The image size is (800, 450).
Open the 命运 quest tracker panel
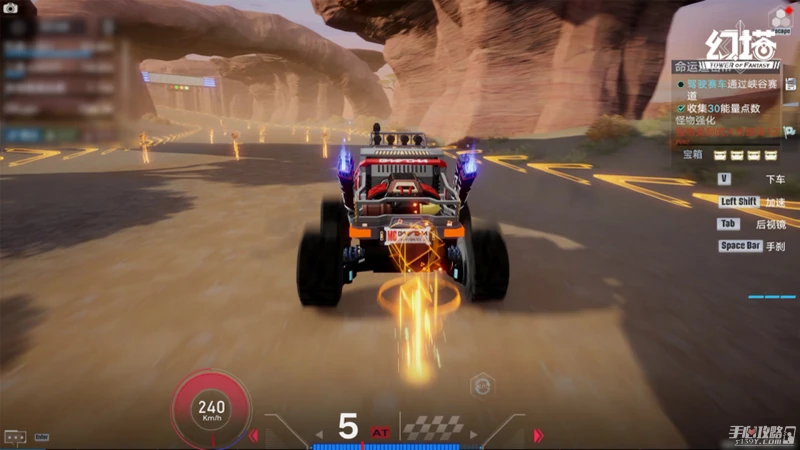[x=688, y=66]
